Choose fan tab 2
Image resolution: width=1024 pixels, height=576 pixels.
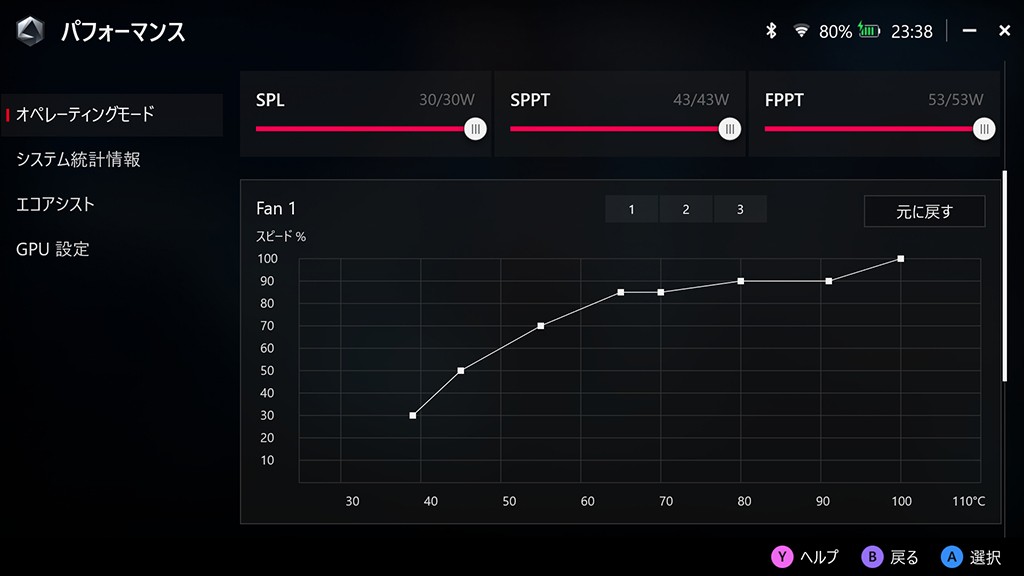tap(686, 209)
